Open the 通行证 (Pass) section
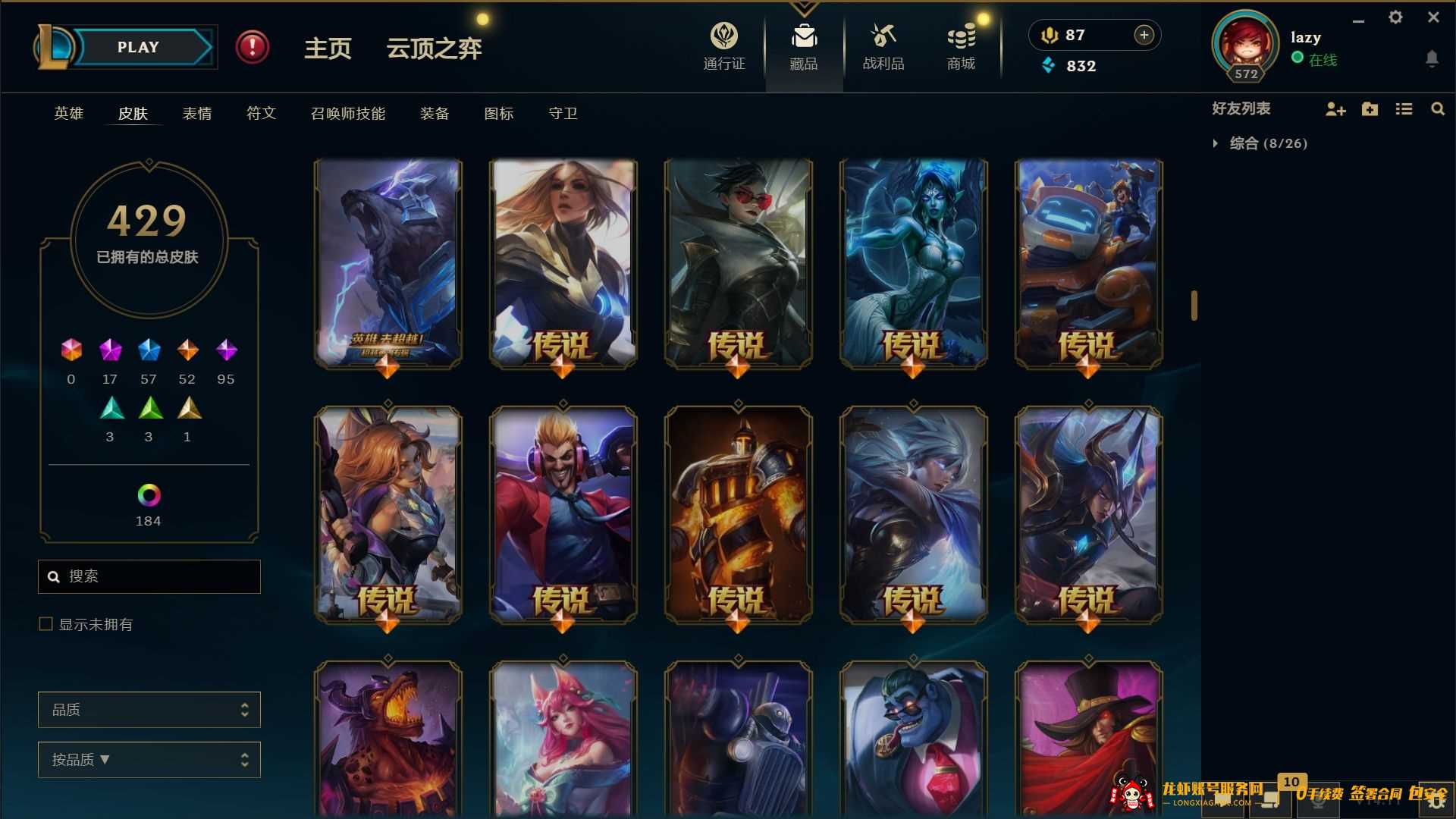Screen dimensions: 1456x819 click(723, 45)
